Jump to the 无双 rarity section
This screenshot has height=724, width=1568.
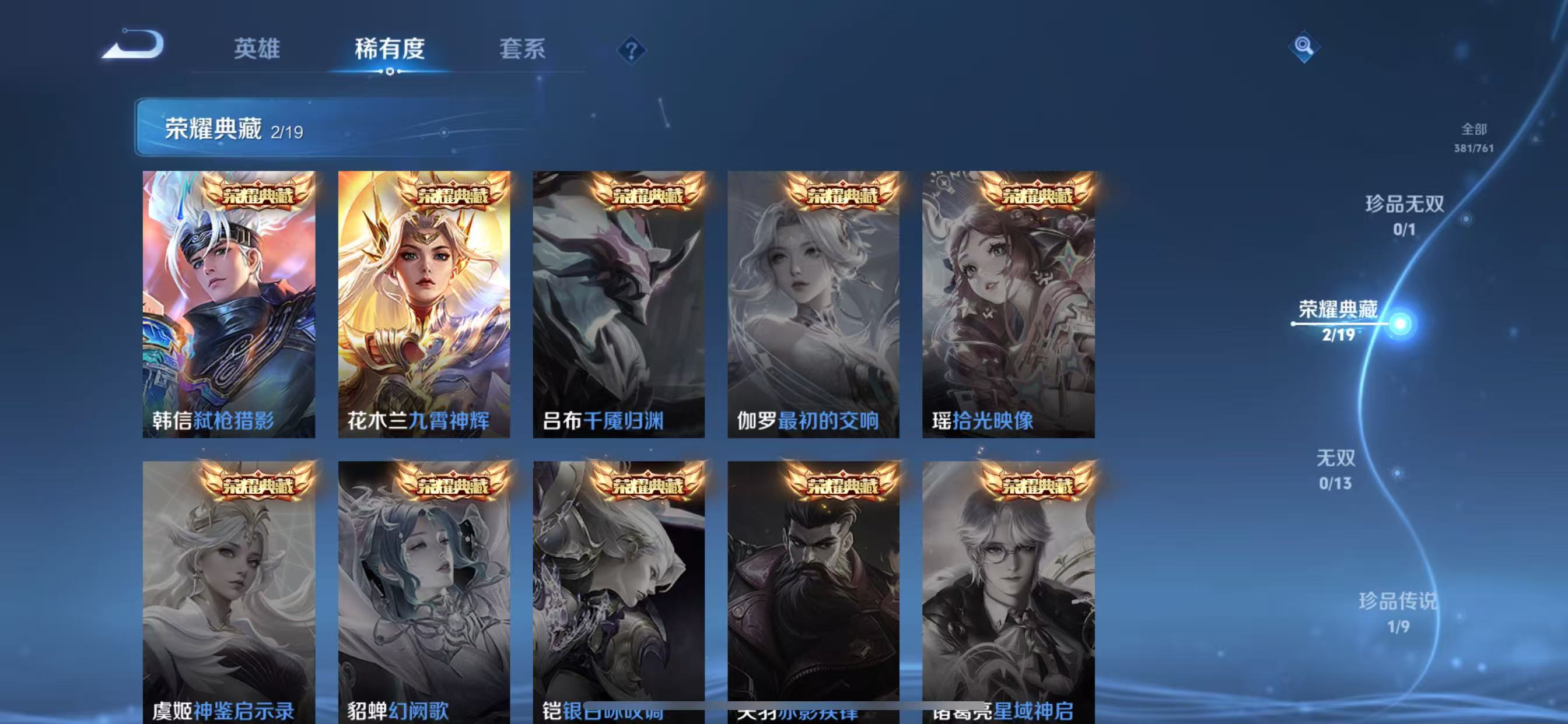point(1335,469)
